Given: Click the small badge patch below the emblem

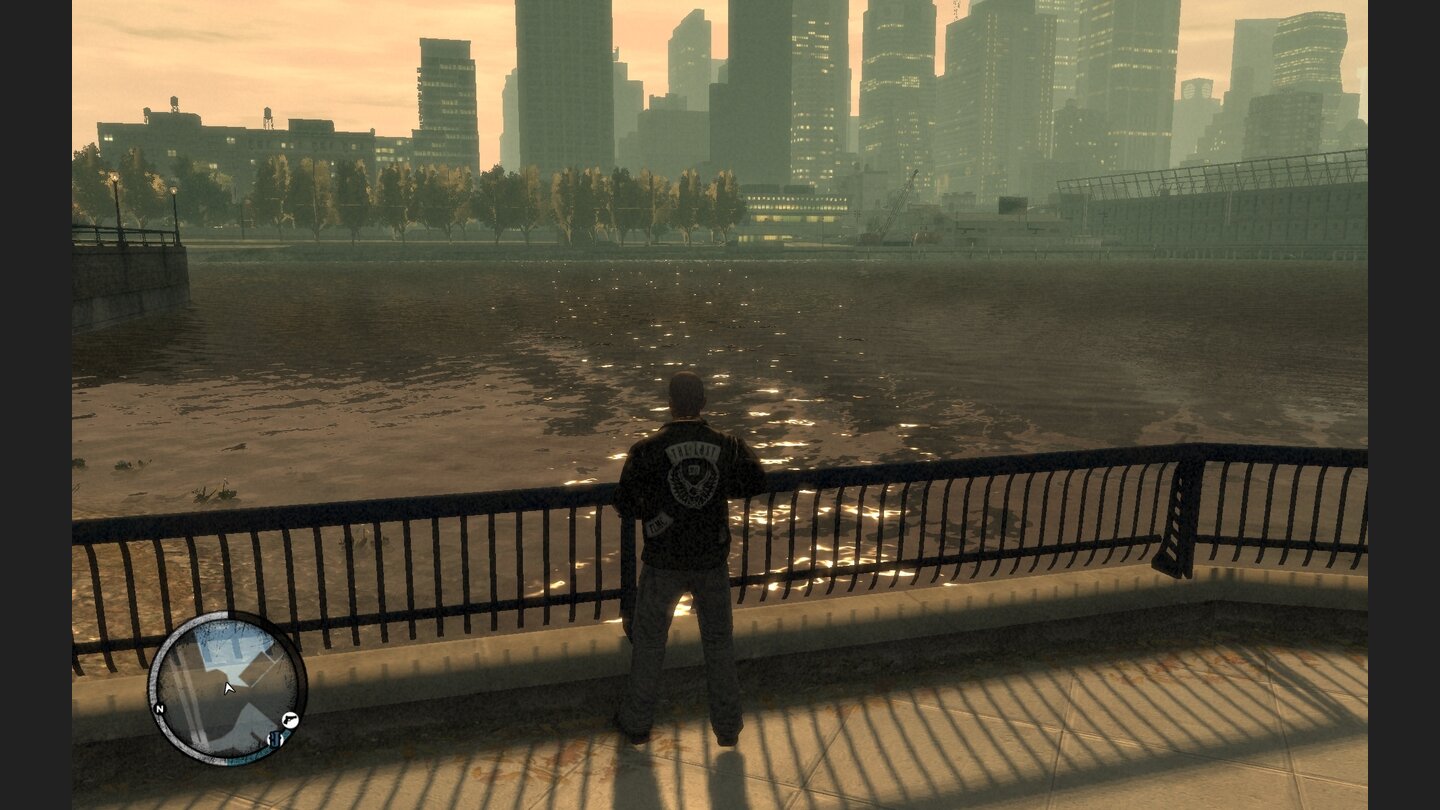Looking at the screenshot, I should (x=657, y=523).
